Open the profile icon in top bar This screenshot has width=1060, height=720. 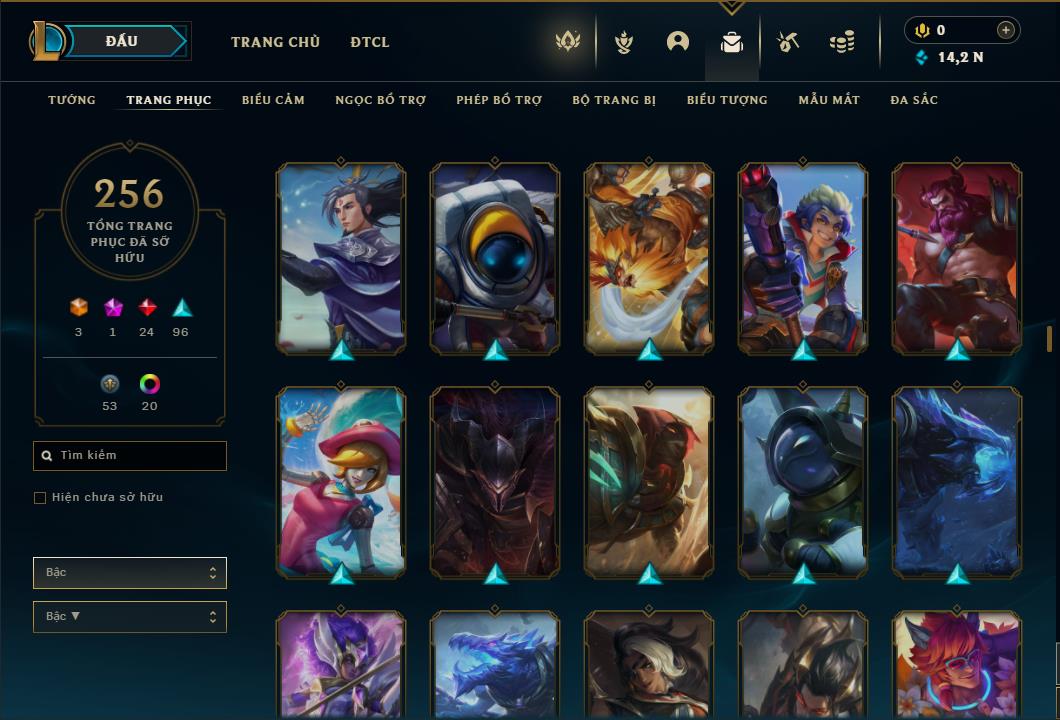point(678,42)
